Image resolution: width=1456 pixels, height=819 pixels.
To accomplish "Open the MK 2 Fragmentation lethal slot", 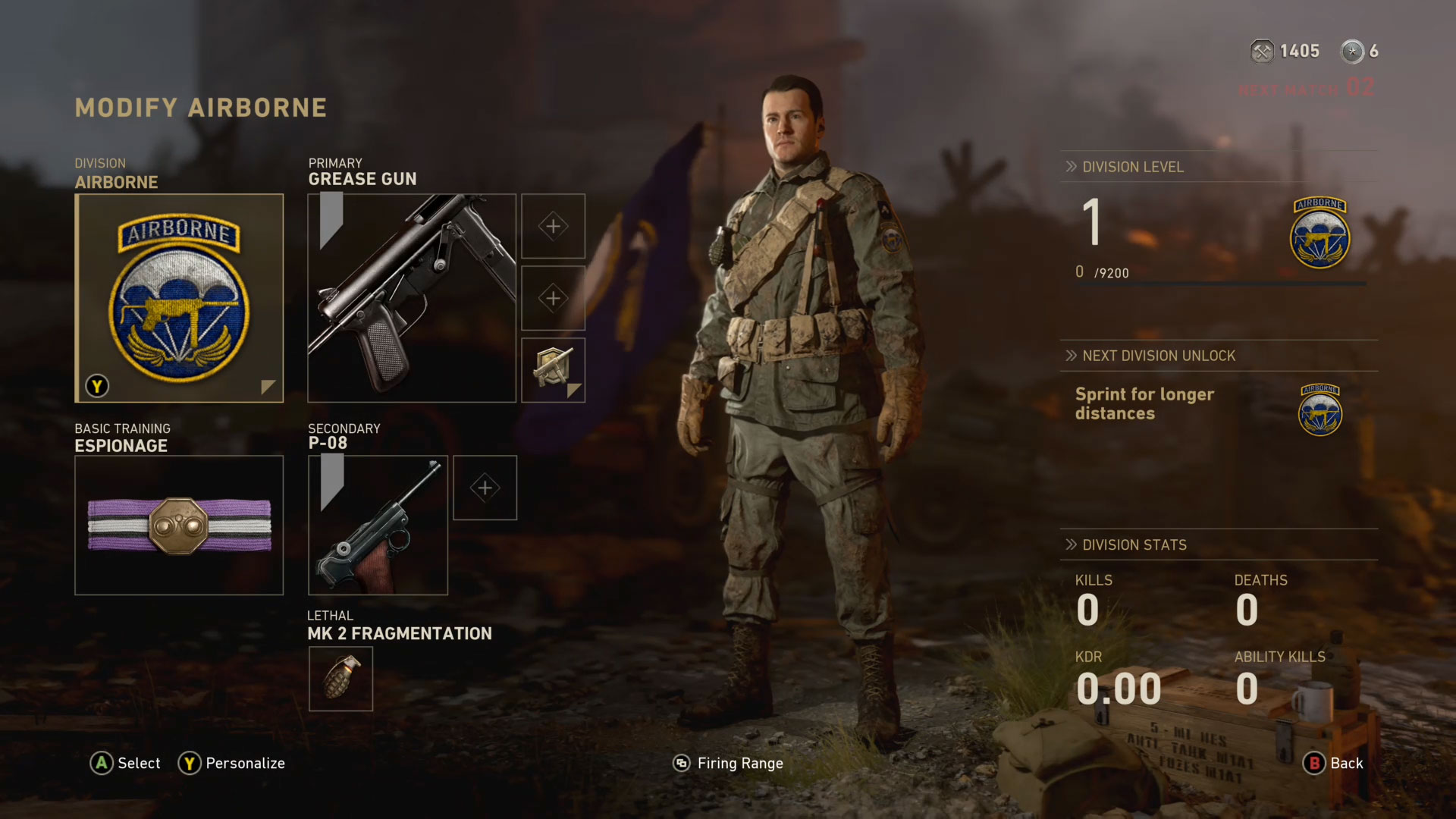I will pos(340,679).
